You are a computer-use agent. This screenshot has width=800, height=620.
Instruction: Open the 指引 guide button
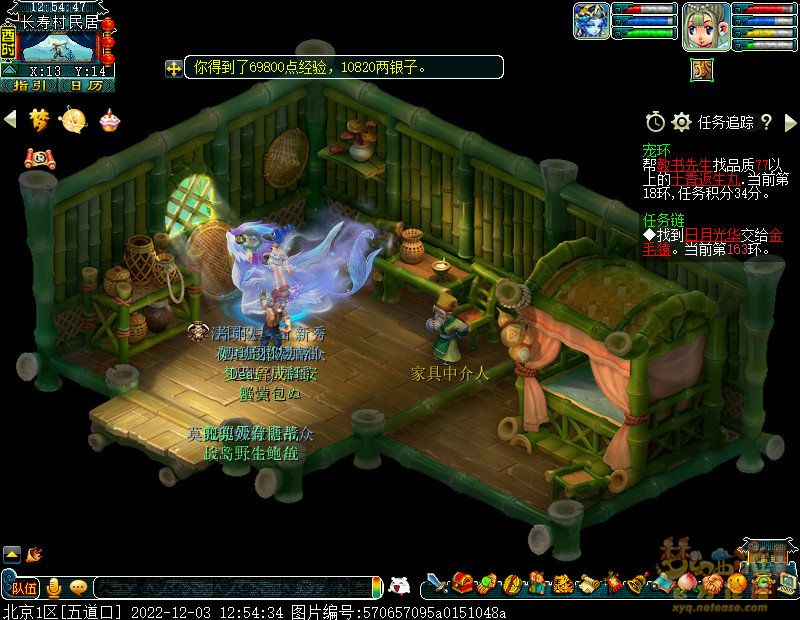[29, 86]
